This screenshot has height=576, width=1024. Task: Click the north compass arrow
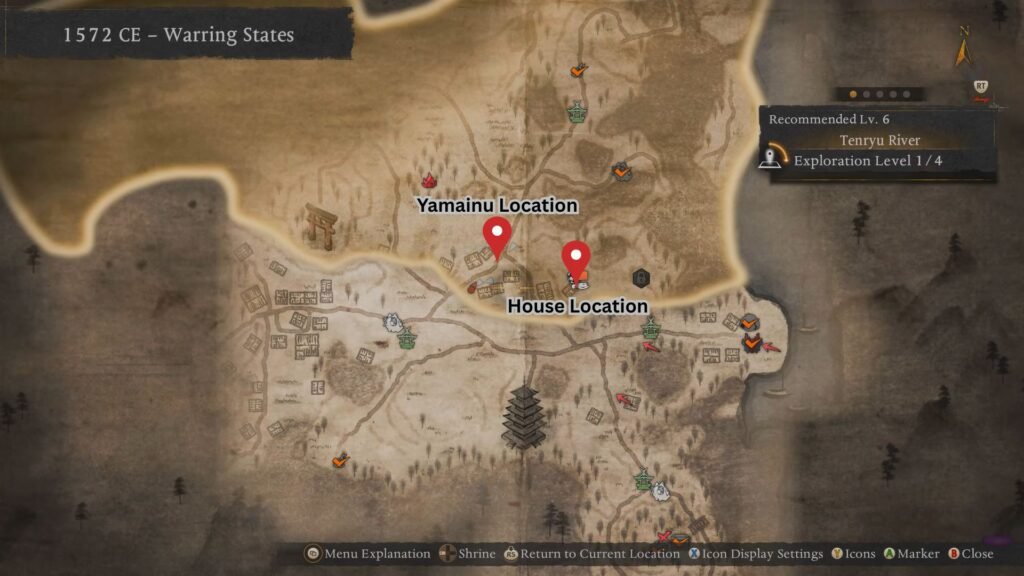click(963, 48)
